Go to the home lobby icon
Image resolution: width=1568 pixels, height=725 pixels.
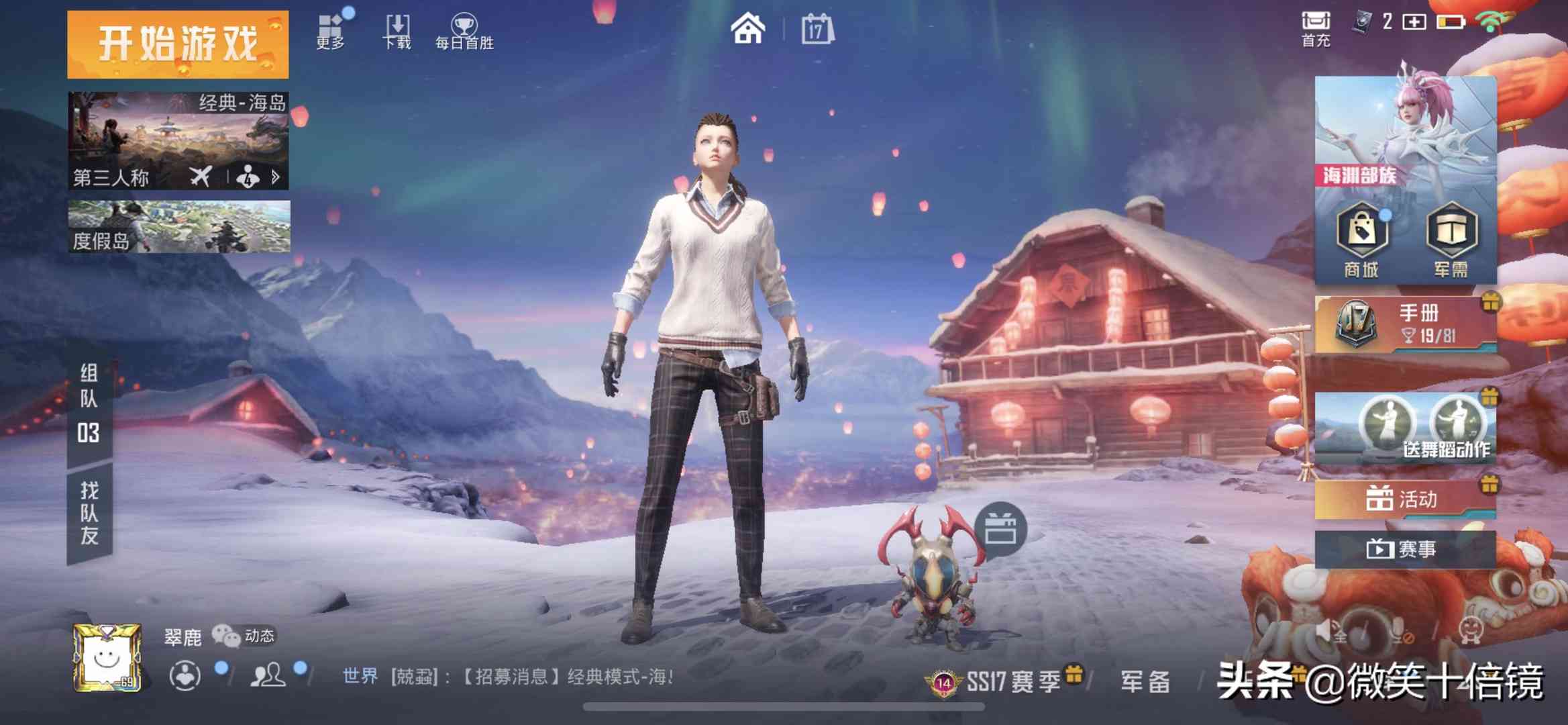747,30
